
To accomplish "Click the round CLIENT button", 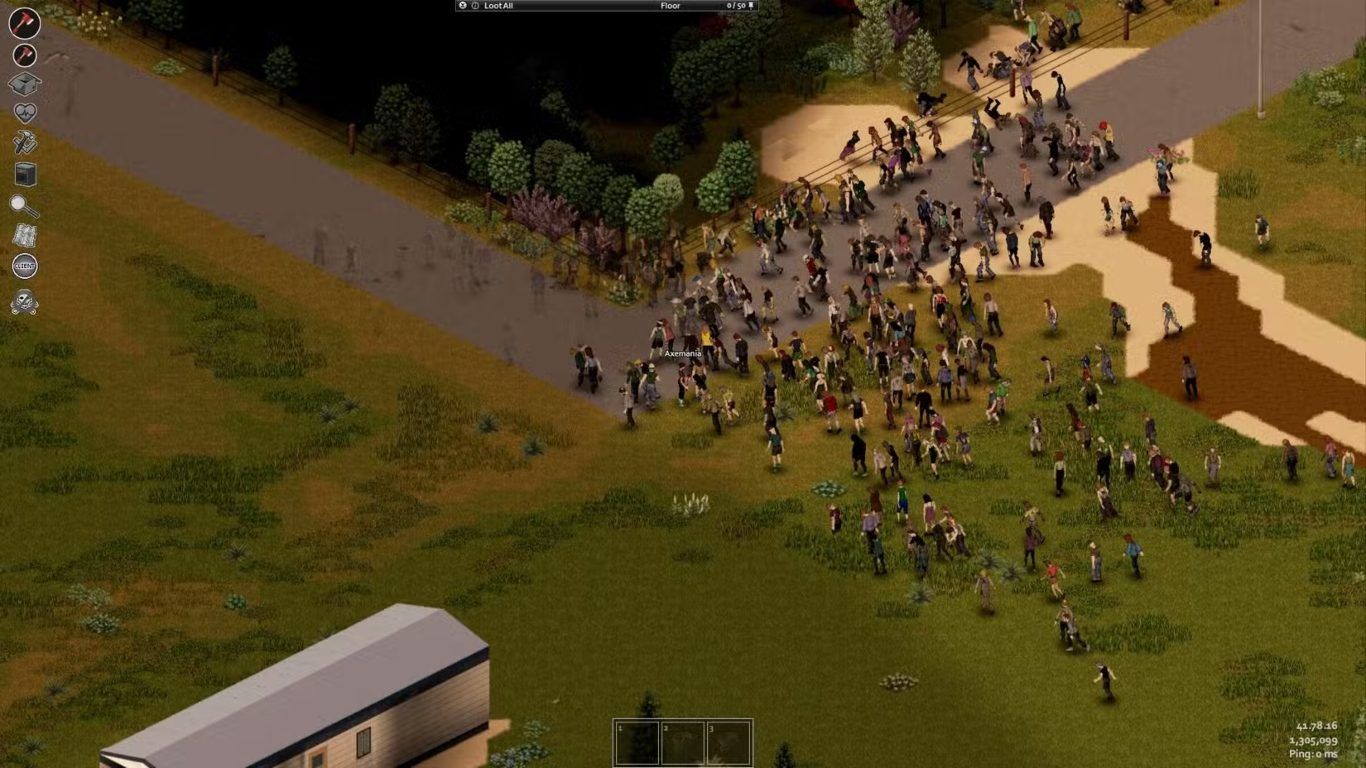I will (x=24, y=266).
